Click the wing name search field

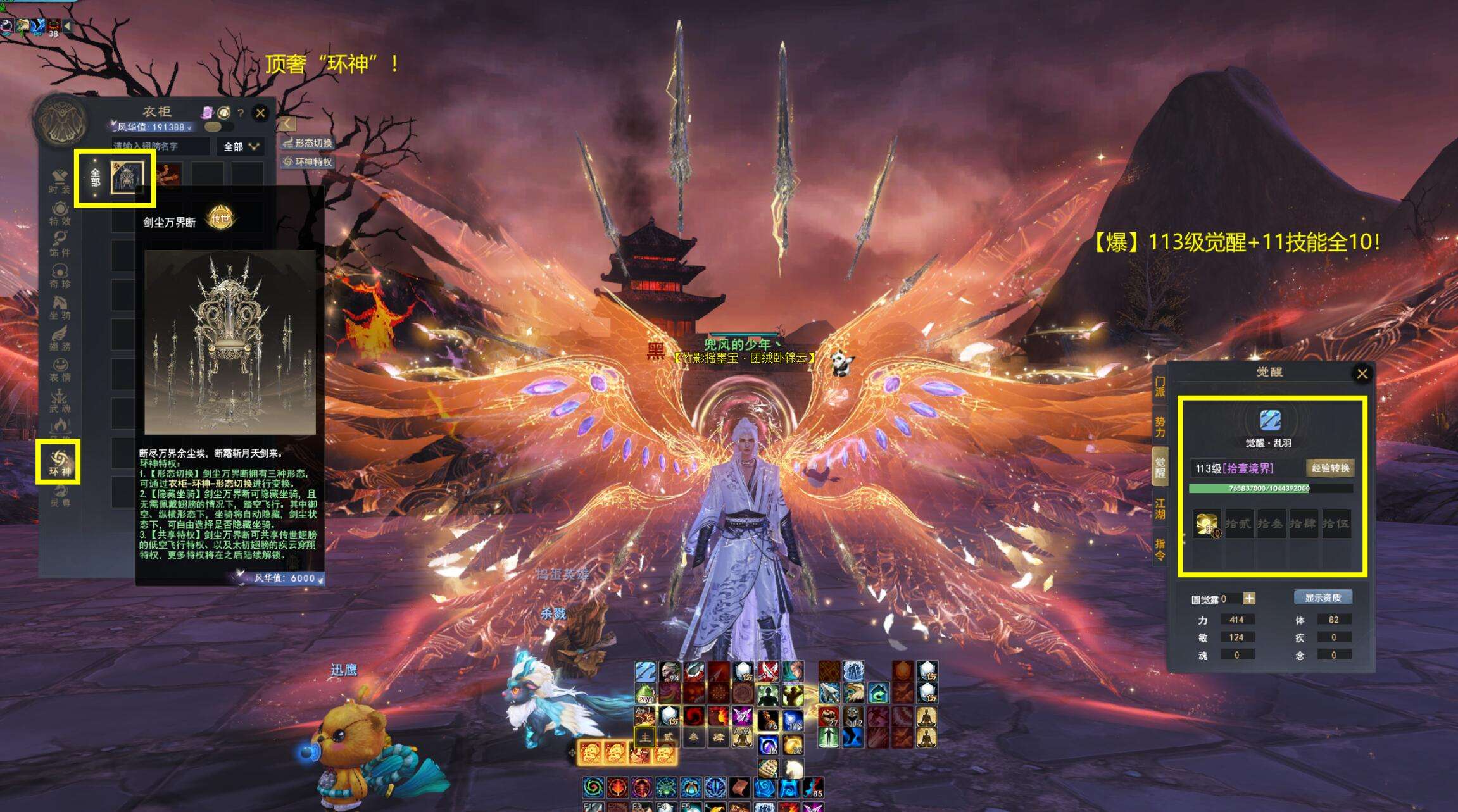tap(161, 146)
